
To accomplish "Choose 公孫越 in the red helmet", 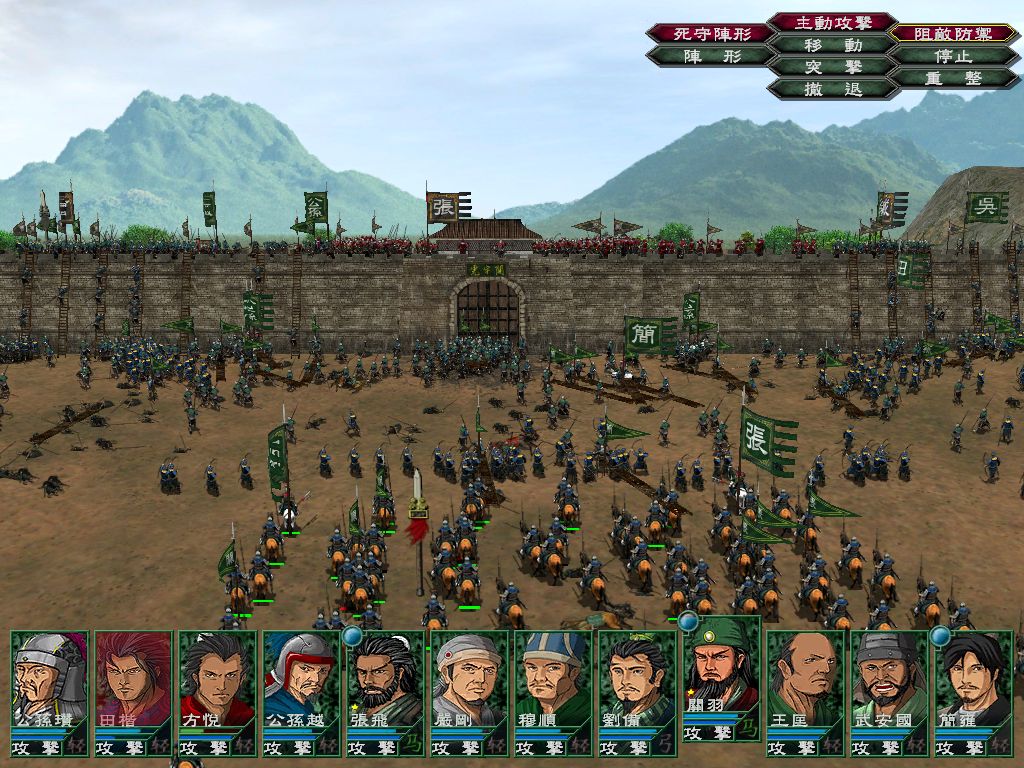I will tap(301, 680).
